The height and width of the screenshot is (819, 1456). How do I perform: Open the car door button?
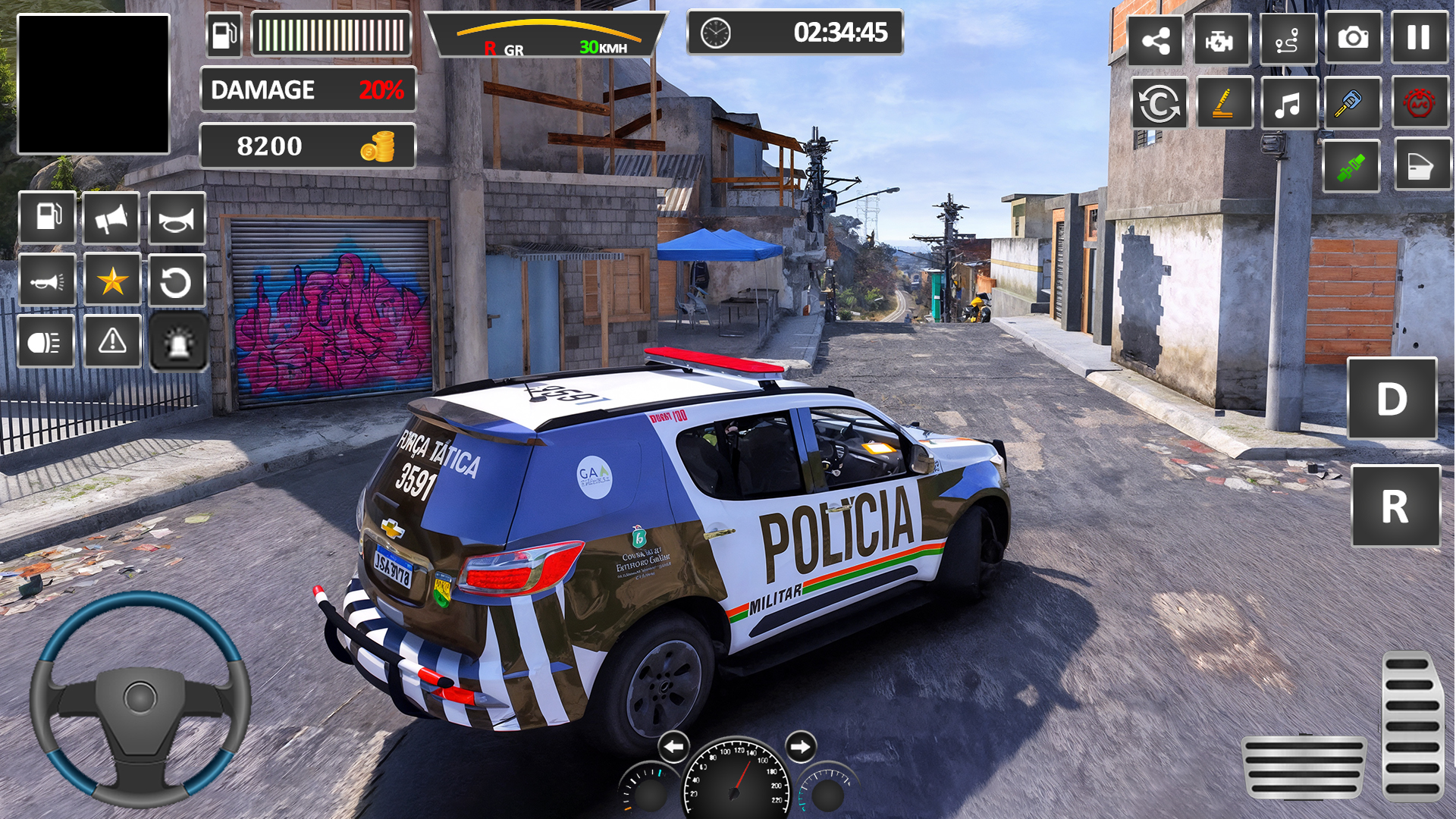(x=1421, y=165)
